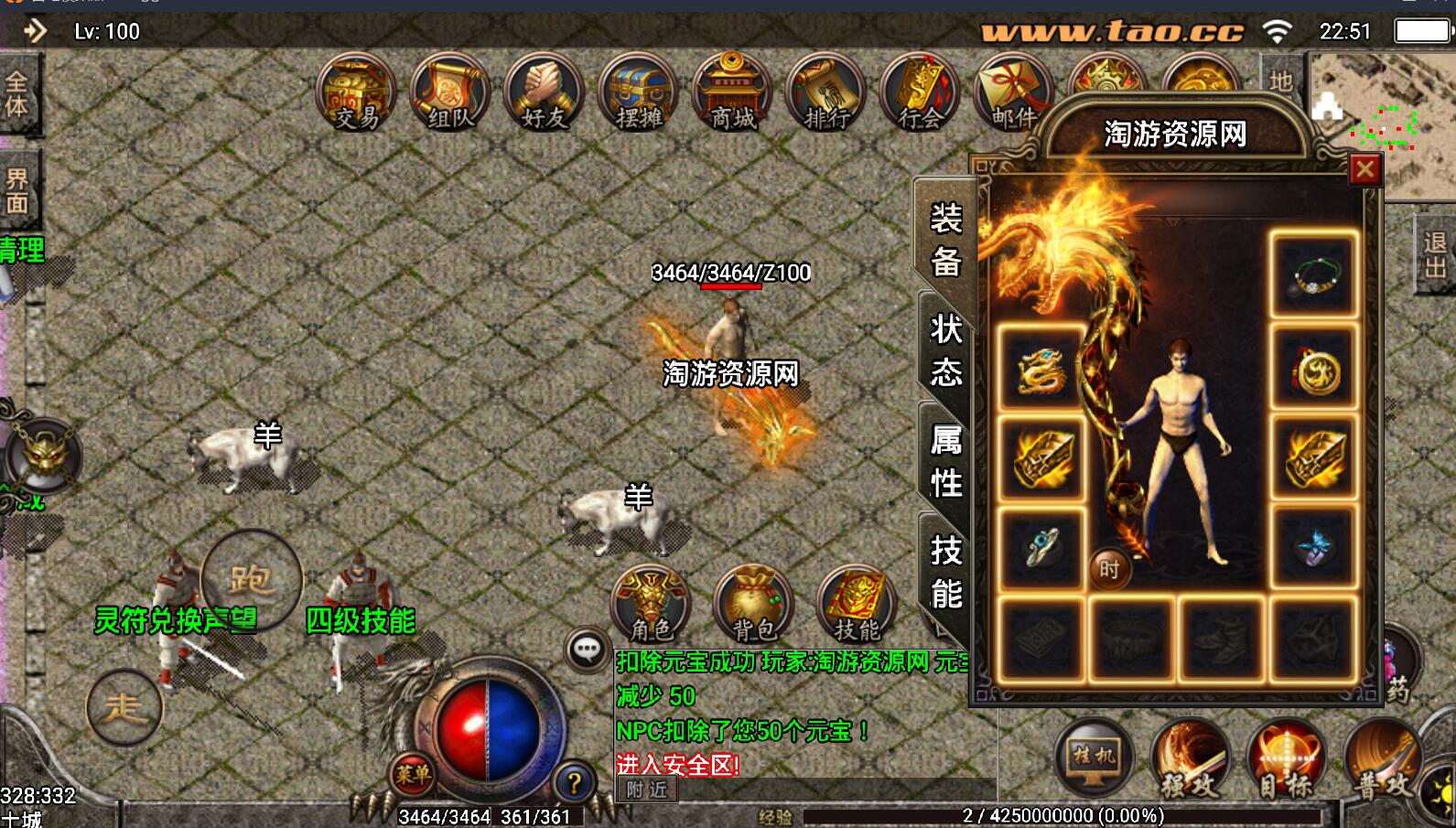Viewport: 1456px width, 828px height.
Task: Open the 背包 bag
Action: [x=754, y=605]
